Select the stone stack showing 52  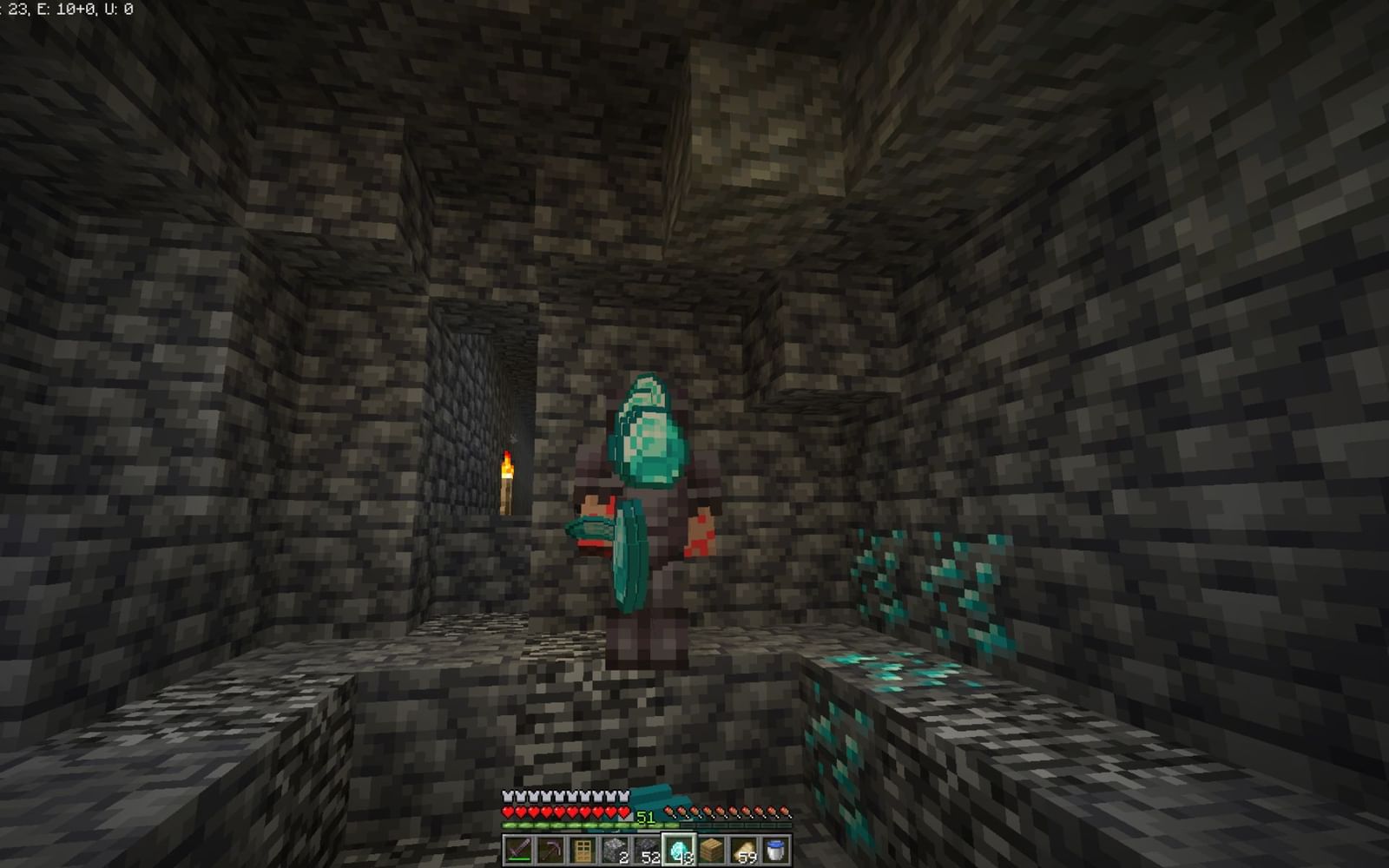649,849
